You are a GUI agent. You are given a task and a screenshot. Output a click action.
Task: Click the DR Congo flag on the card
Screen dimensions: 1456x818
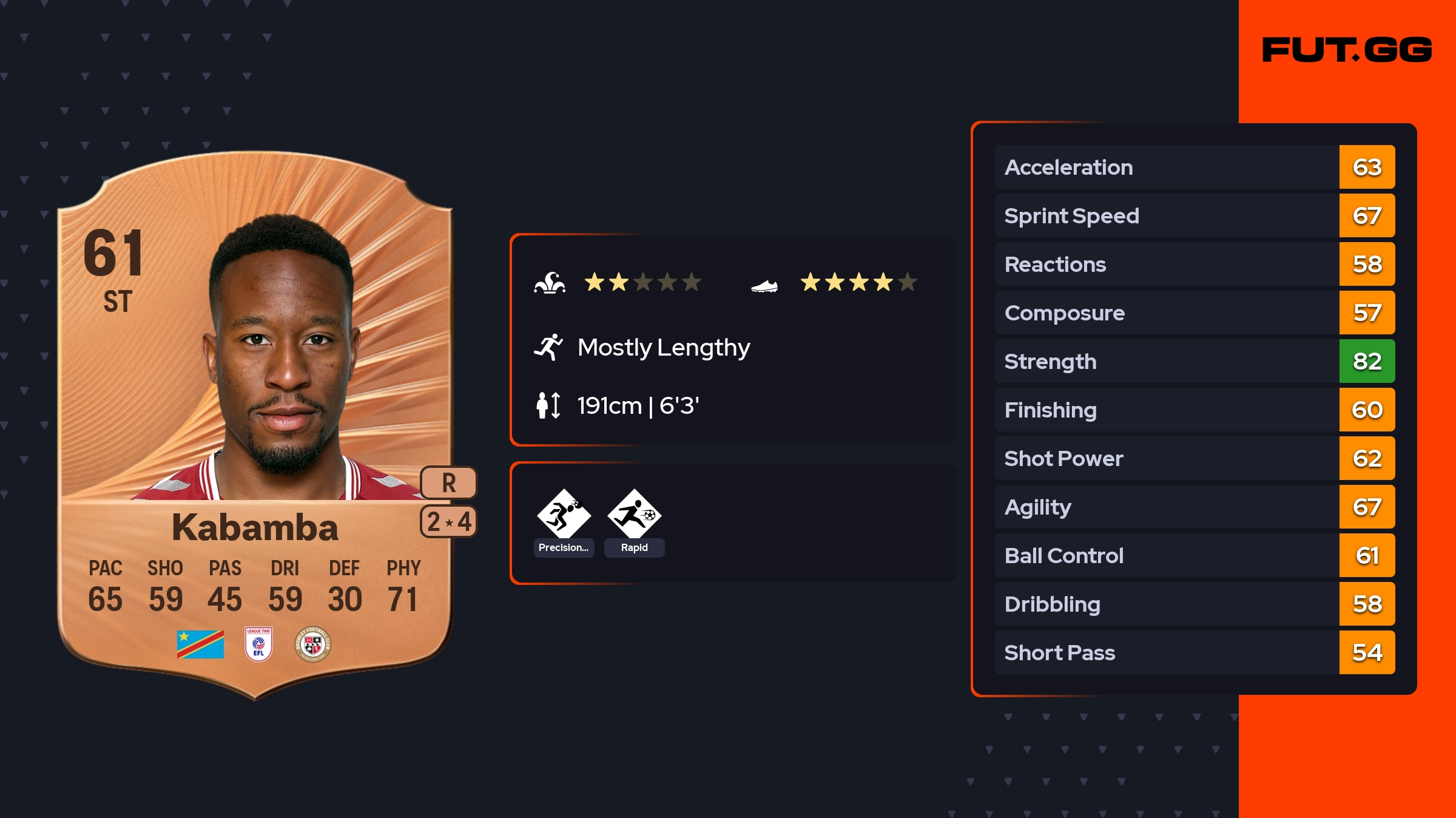pyautogui.click(x=200, y=644)
